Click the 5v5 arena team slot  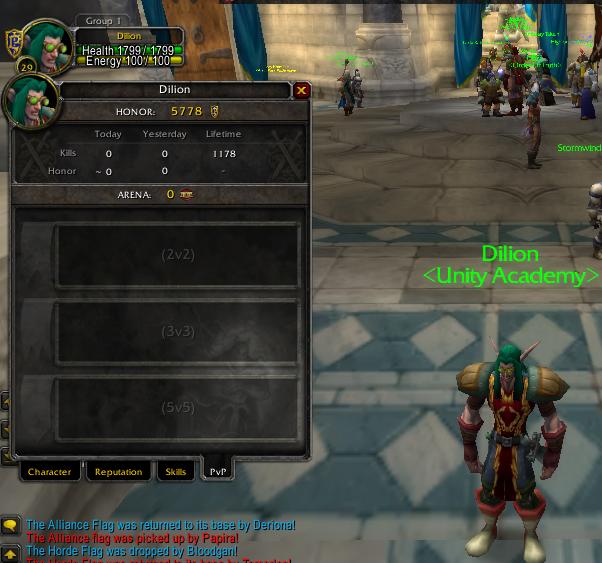click(x=177, y=408)
